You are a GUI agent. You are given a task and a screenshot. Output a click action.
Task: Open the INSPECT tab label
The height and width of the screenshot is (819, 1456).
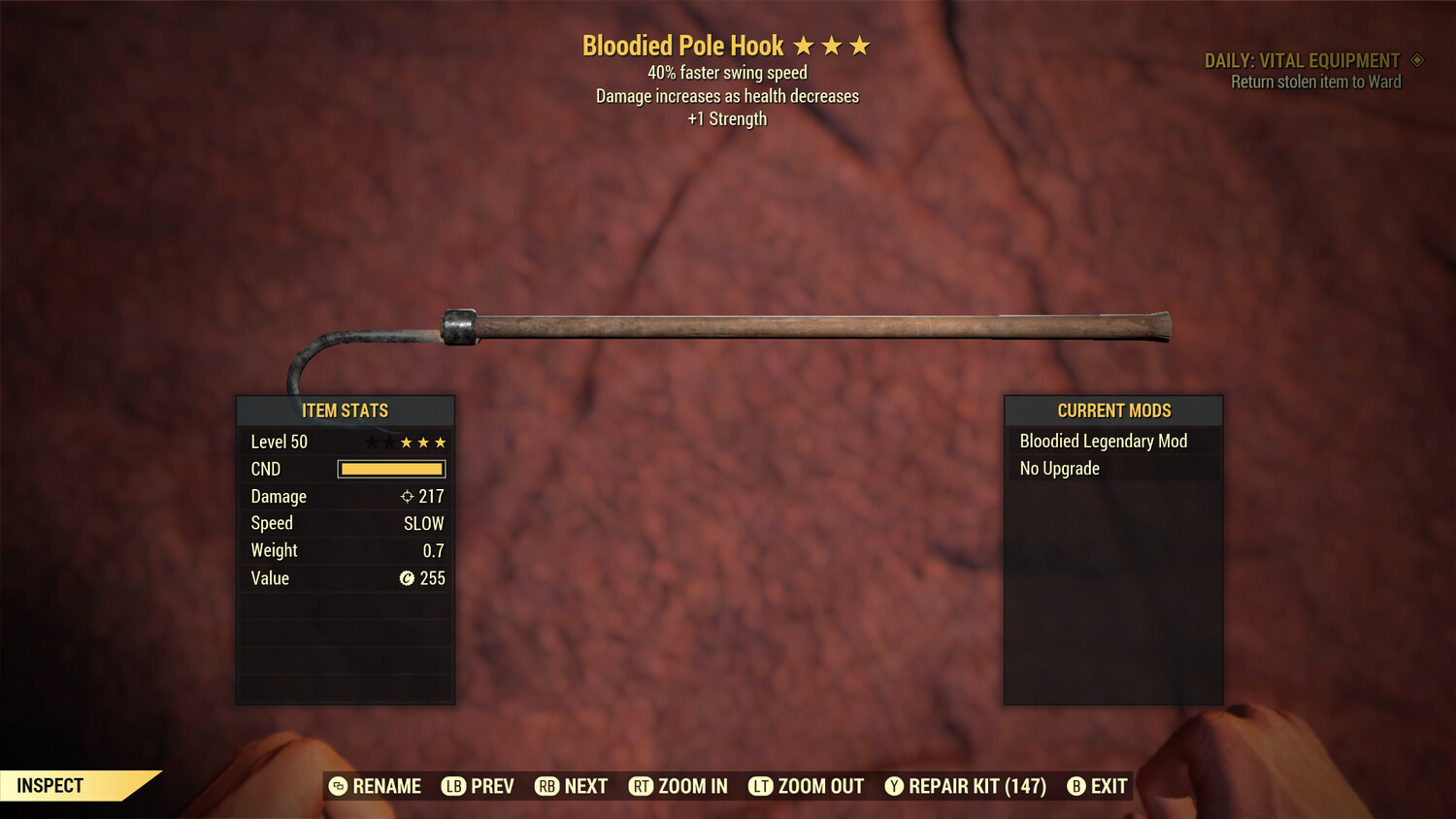(x=49, y=786)
